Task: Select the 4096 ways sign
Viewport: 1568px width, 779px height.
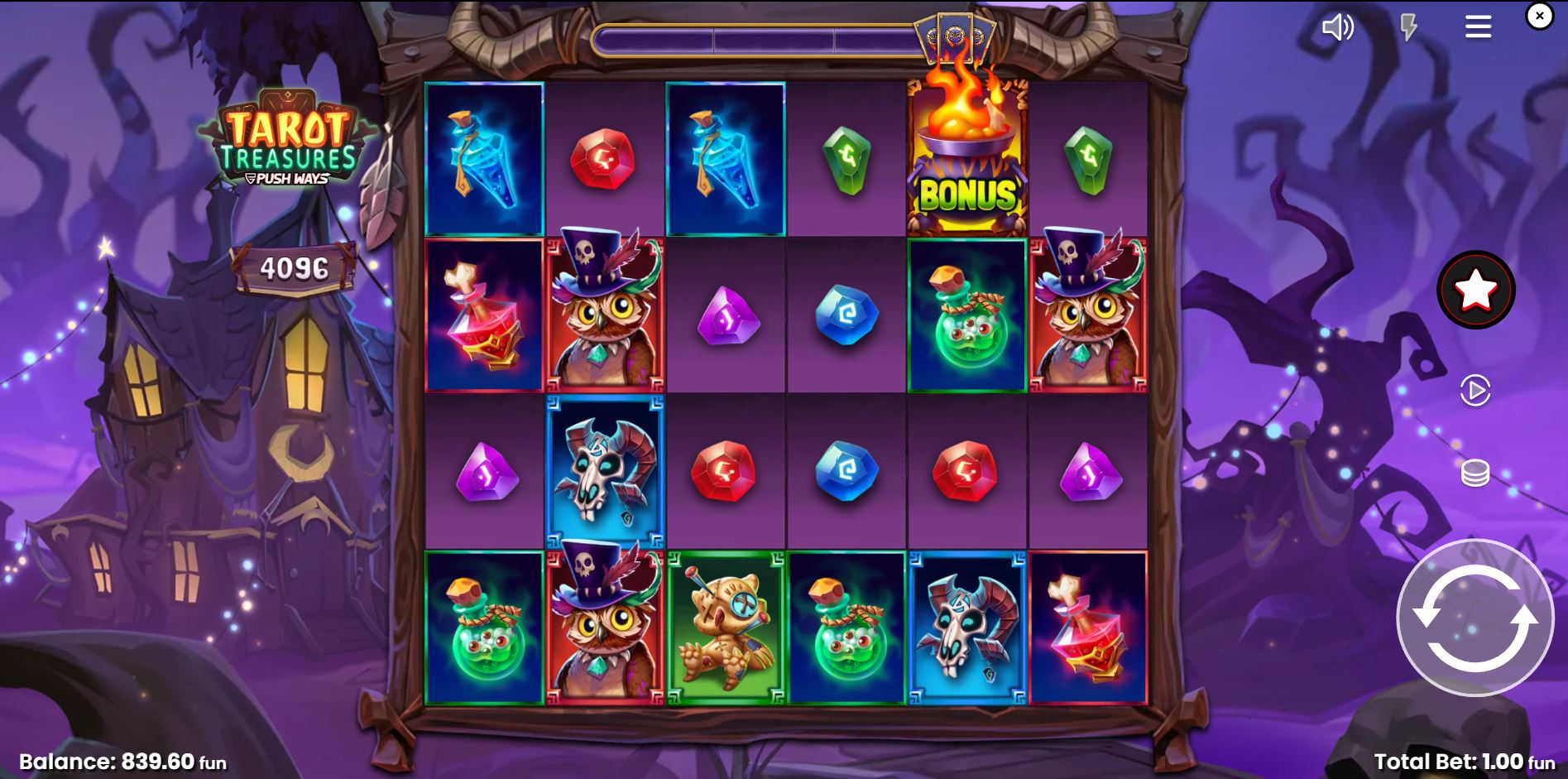Action: (x=294, y=267)
